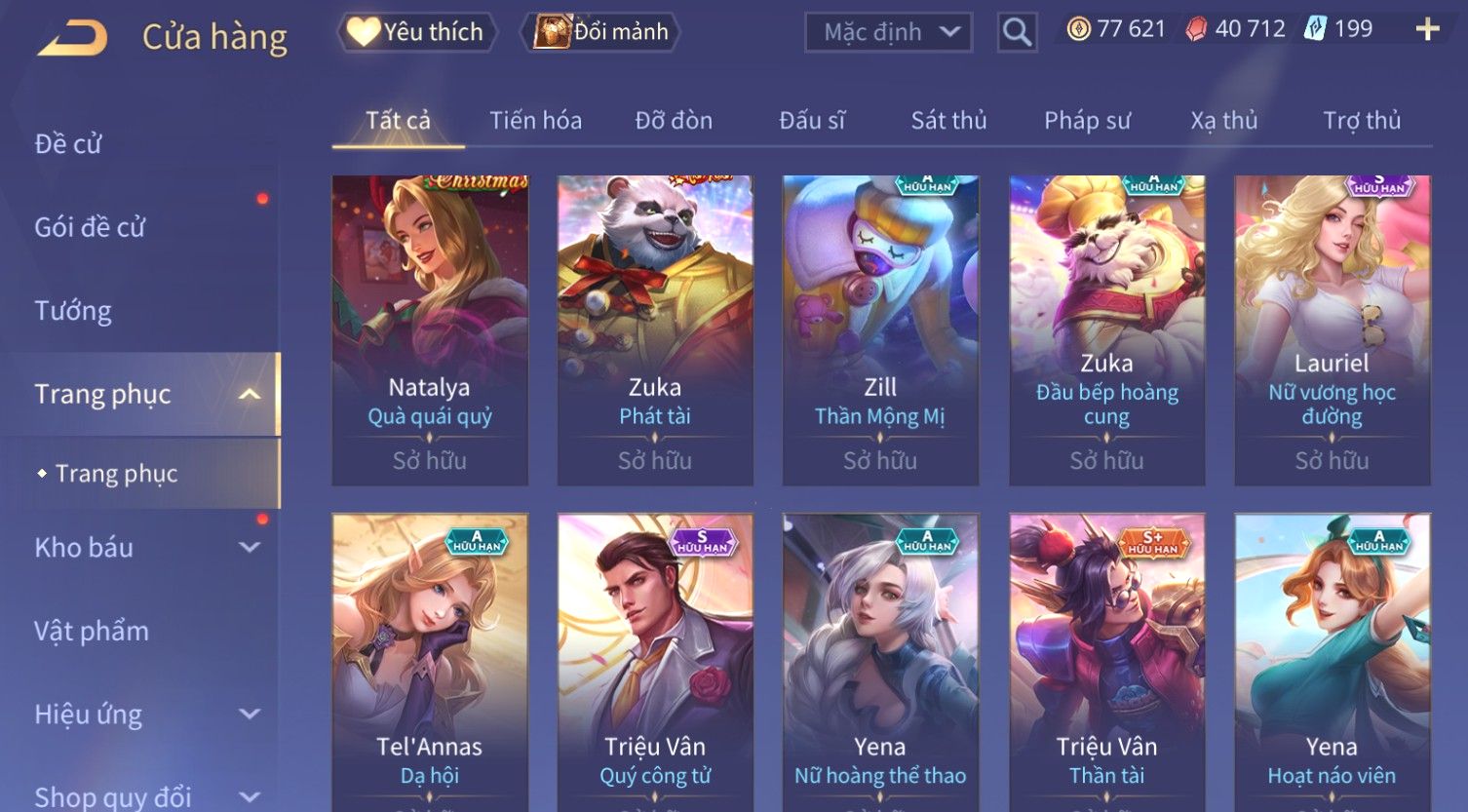Open the Đổi mảnh exchange
The width and height of the screenshot is (1468, 812).
click(601, 32)
